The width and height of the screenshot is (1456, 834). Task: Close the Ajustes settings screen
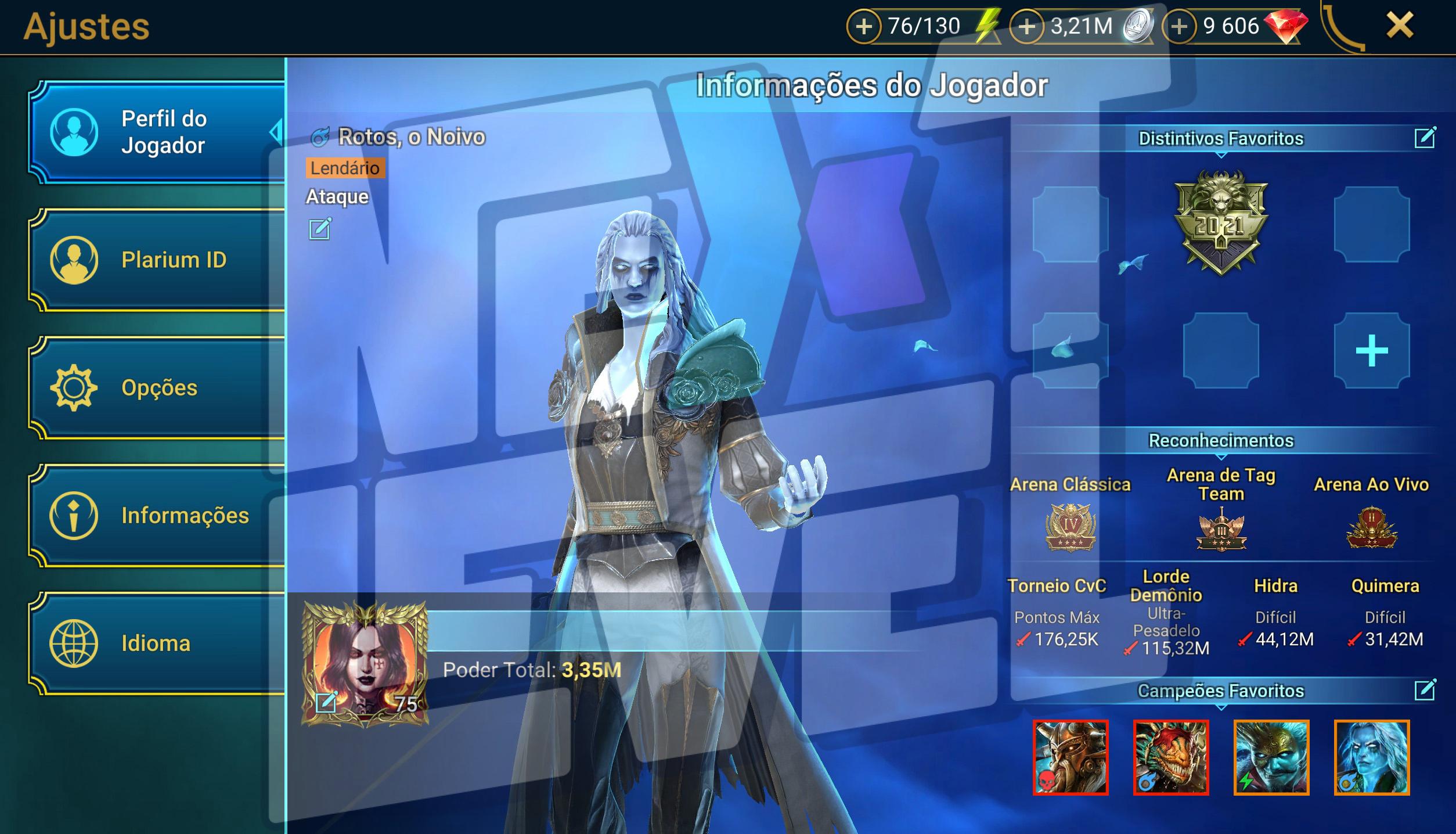tap(1400, 26)
